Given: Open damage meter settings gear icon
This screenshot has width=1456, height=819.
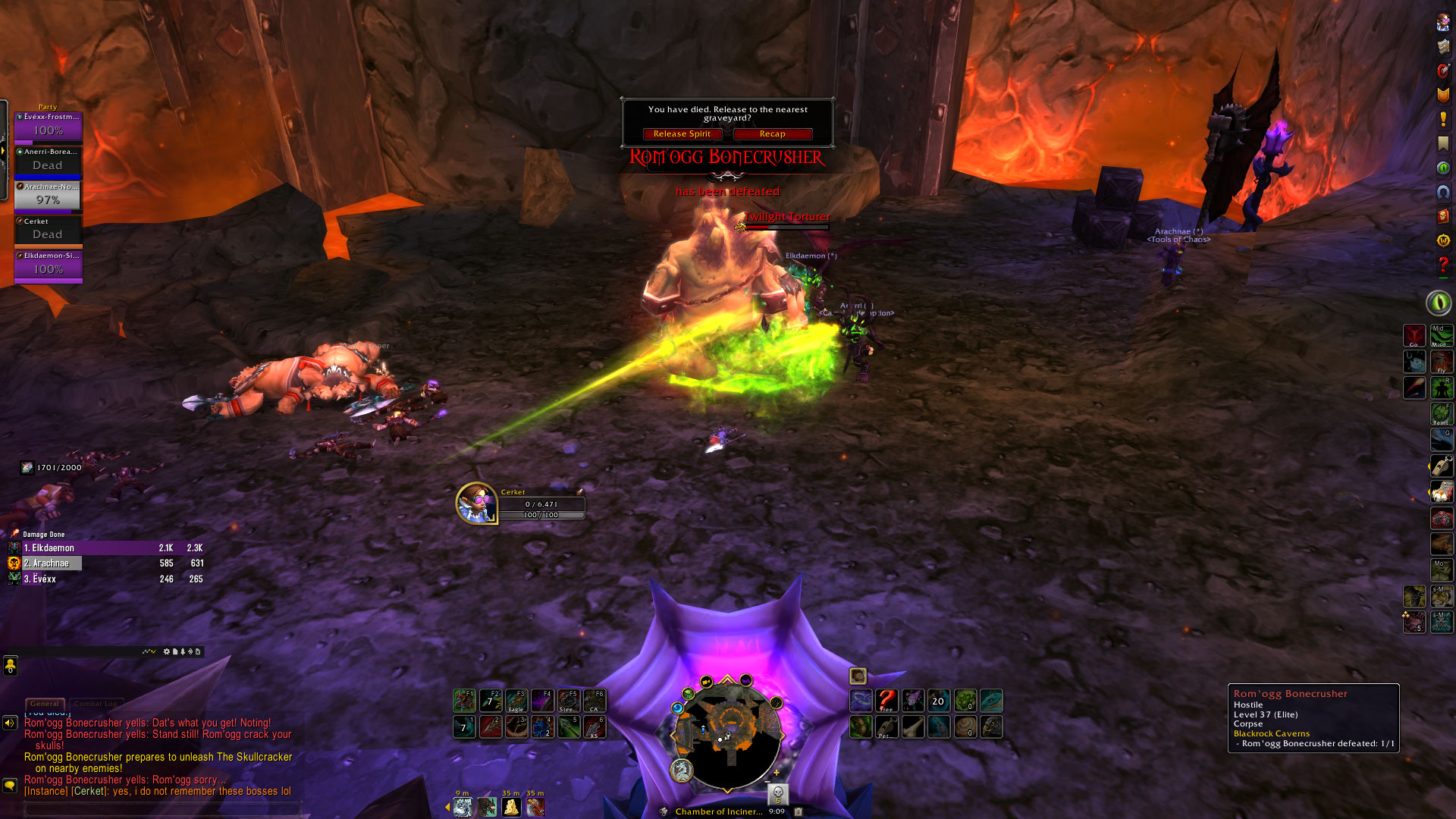Looking at the screenshot, I should click(x=167, y=651).
